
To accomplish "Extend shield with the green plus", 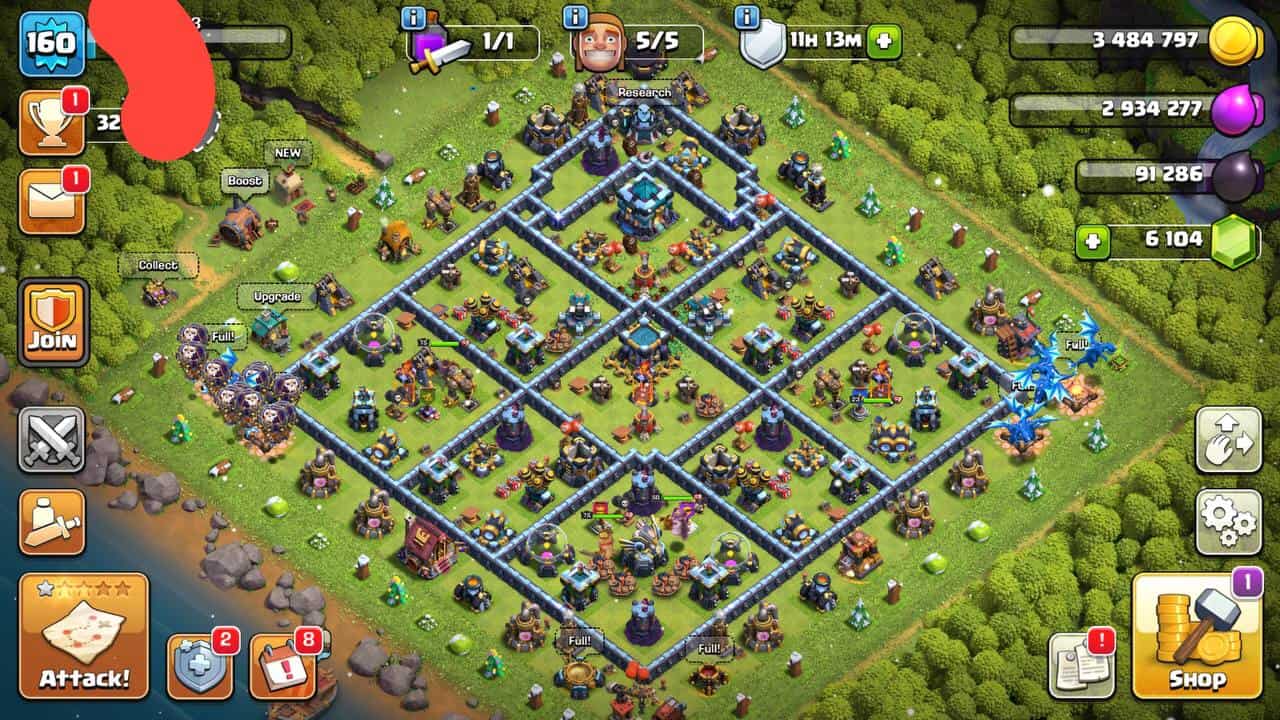I will (883, 43).
